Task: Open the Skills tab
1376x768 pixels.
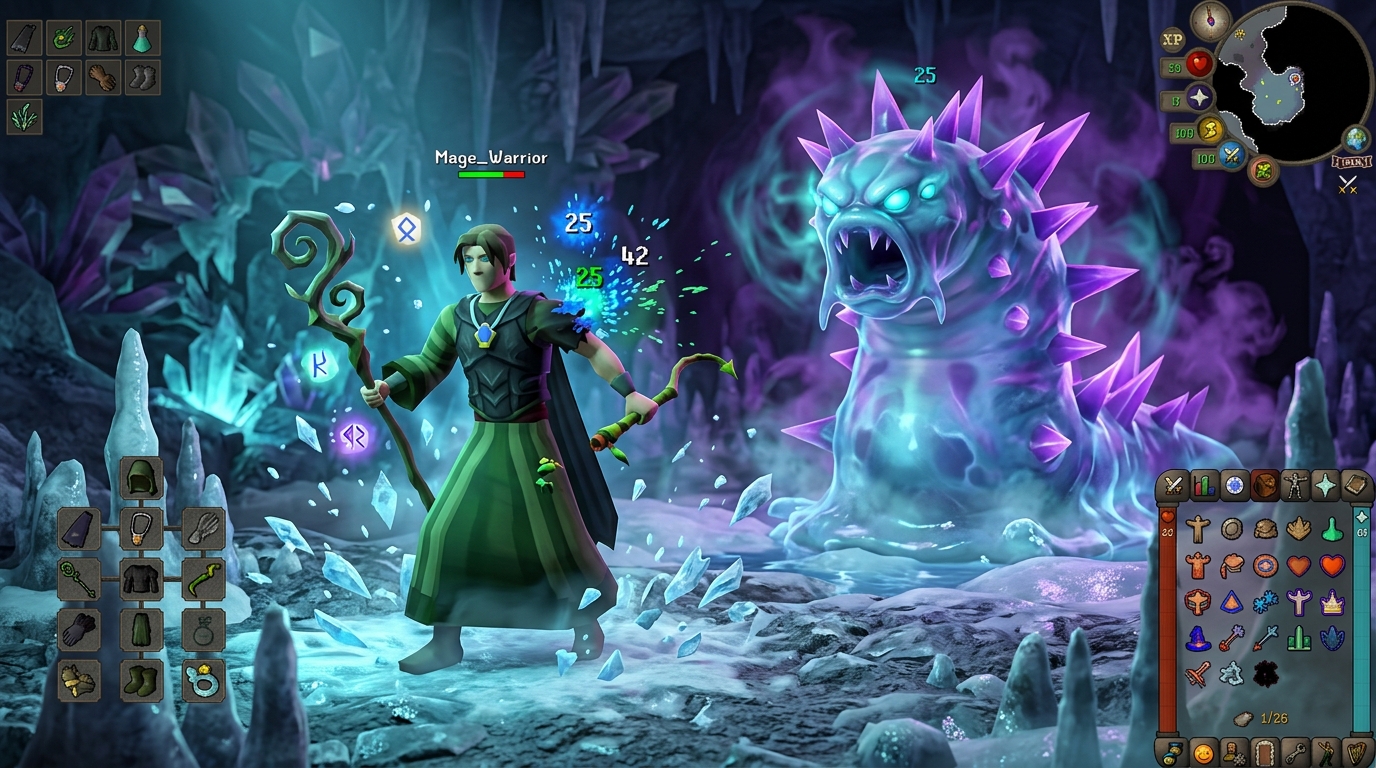Action: (1204, 486)
